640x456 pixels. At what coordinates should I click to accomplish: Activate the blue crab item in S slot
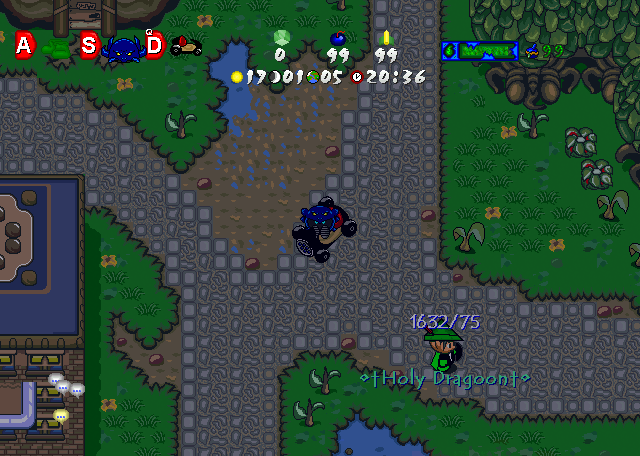[x=123, y=47]
